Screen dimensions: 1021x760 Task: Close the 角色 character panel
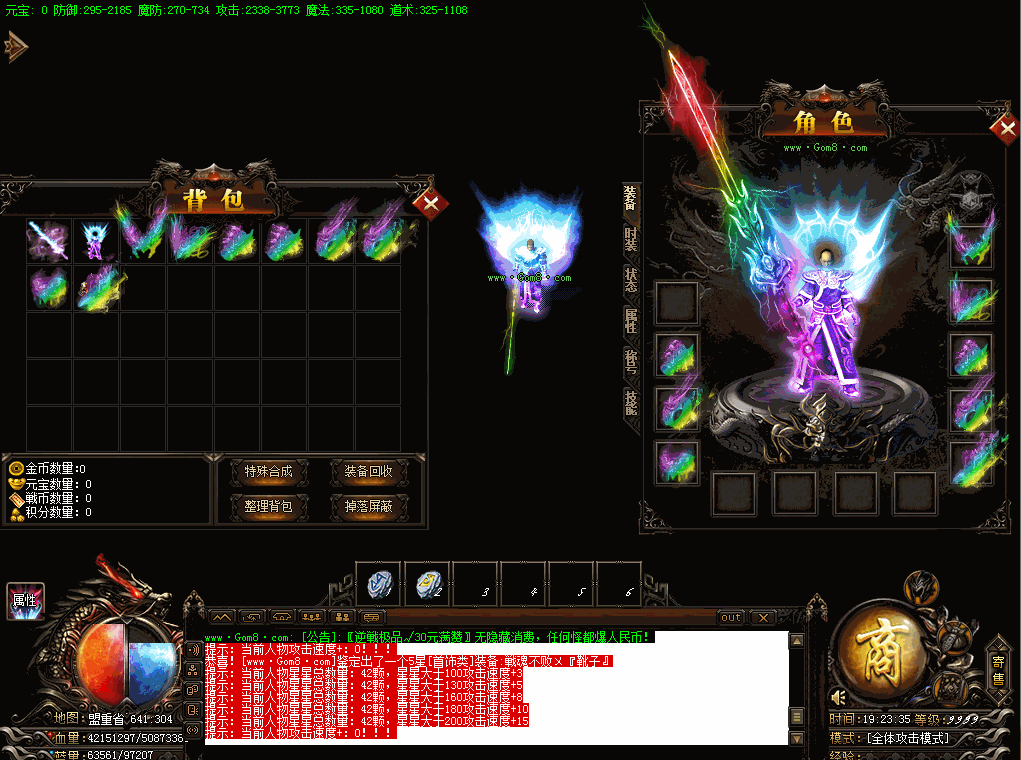(x=1003, y=129)
